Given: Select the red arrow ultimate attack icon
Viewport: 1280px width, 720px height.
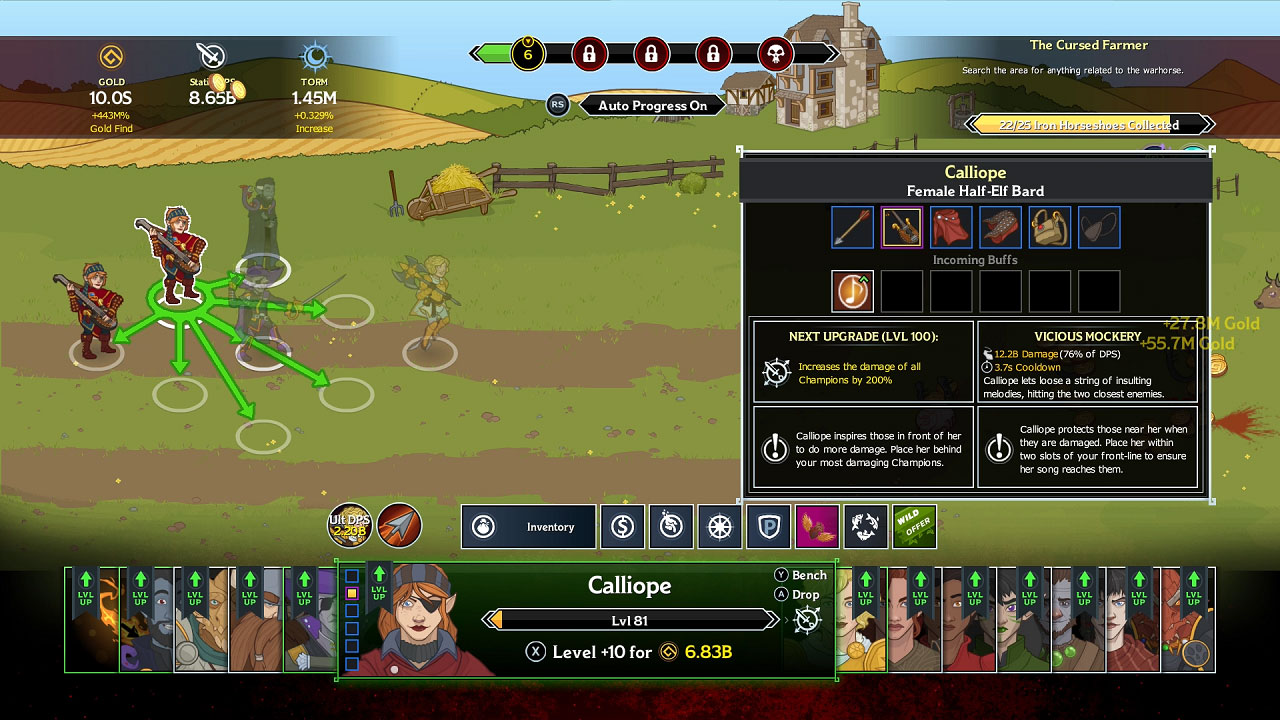Looking at the screenshot, I should pyautogui.click(x=400, y=526).
